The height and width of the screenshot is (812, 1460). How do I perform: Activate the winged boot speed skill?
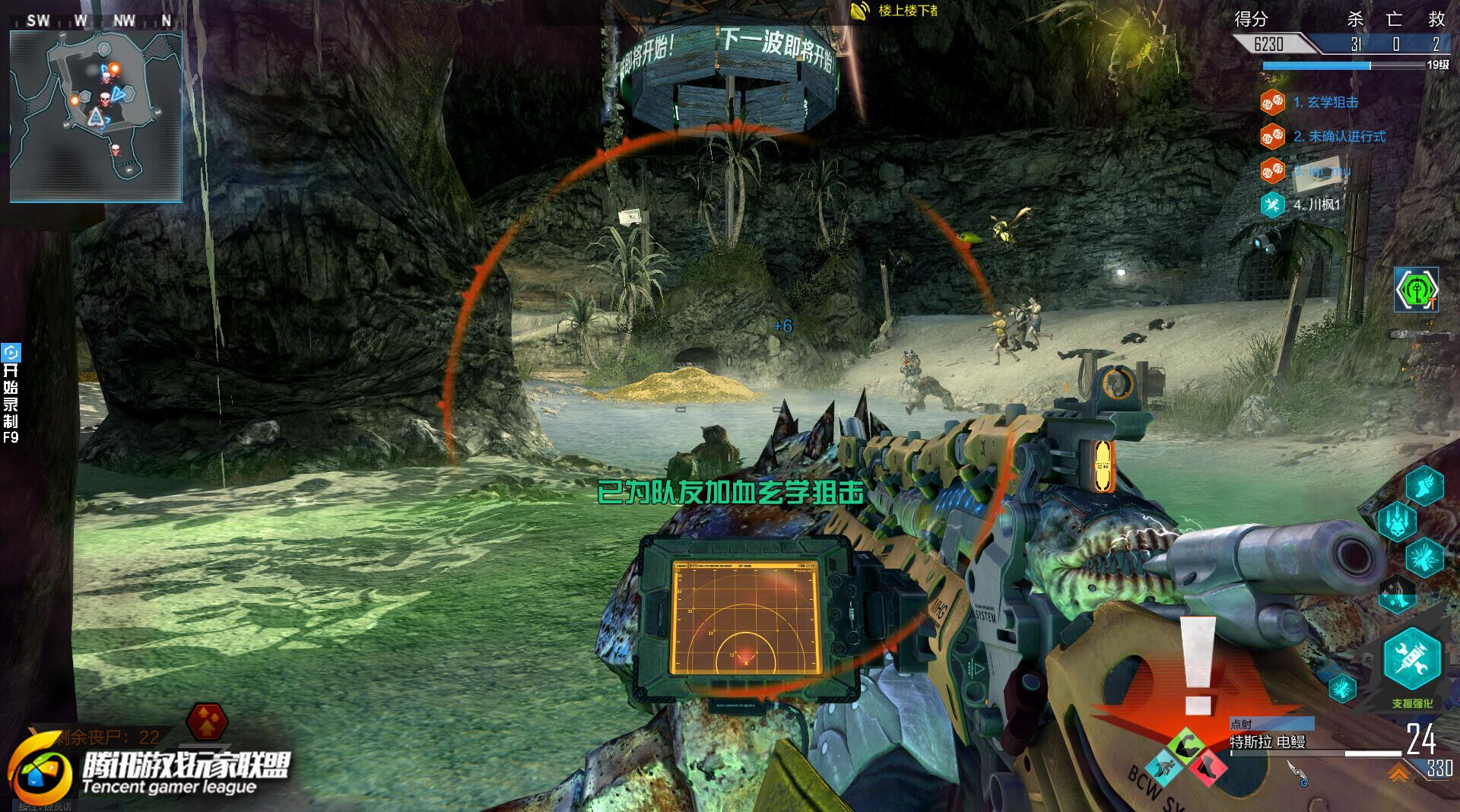tap(1423, 485)
